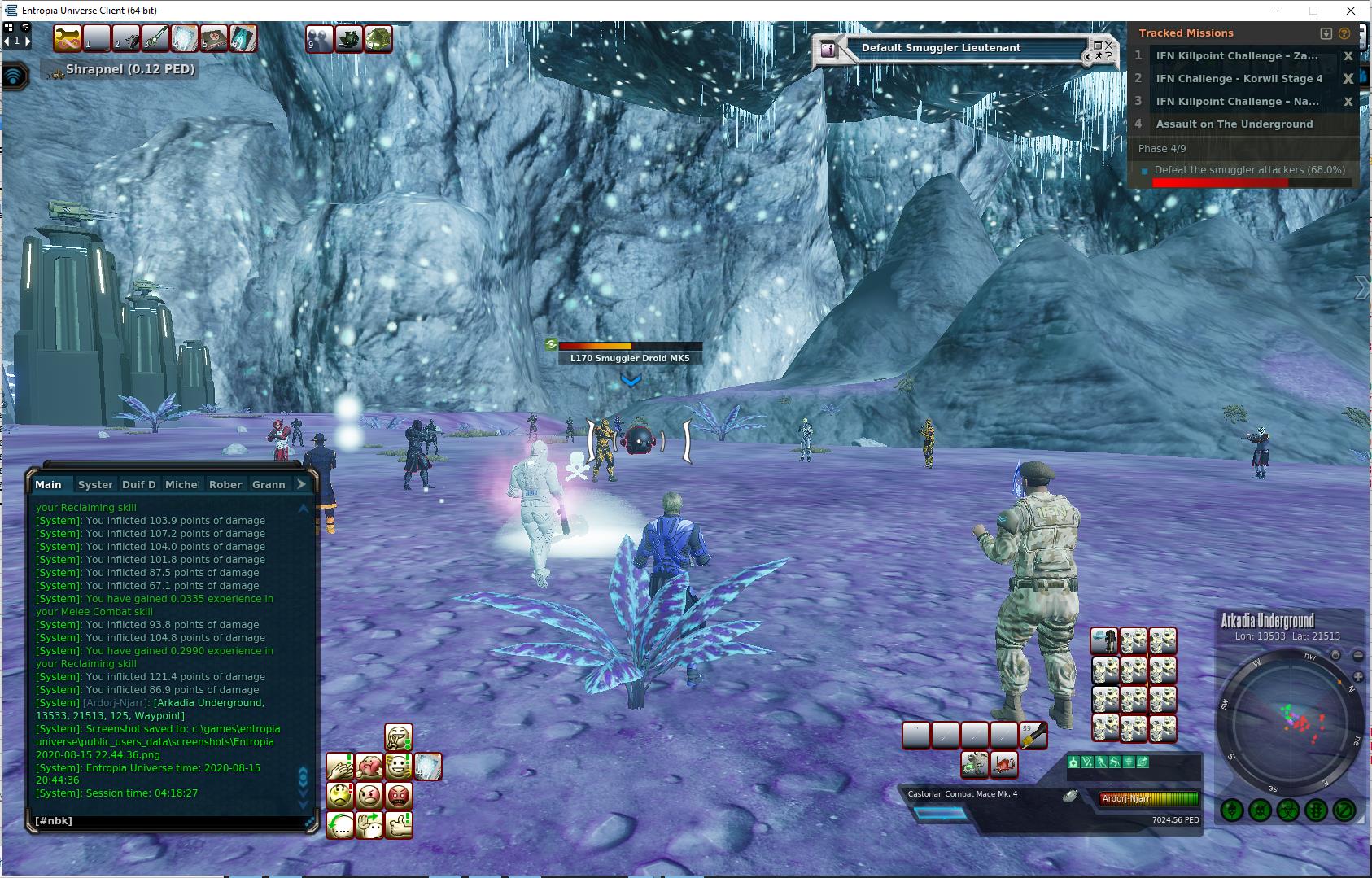The width and height of the screenshot is (1372, 878).
Task: Go to next hotbar page arrow
Action: pos(27,40)
